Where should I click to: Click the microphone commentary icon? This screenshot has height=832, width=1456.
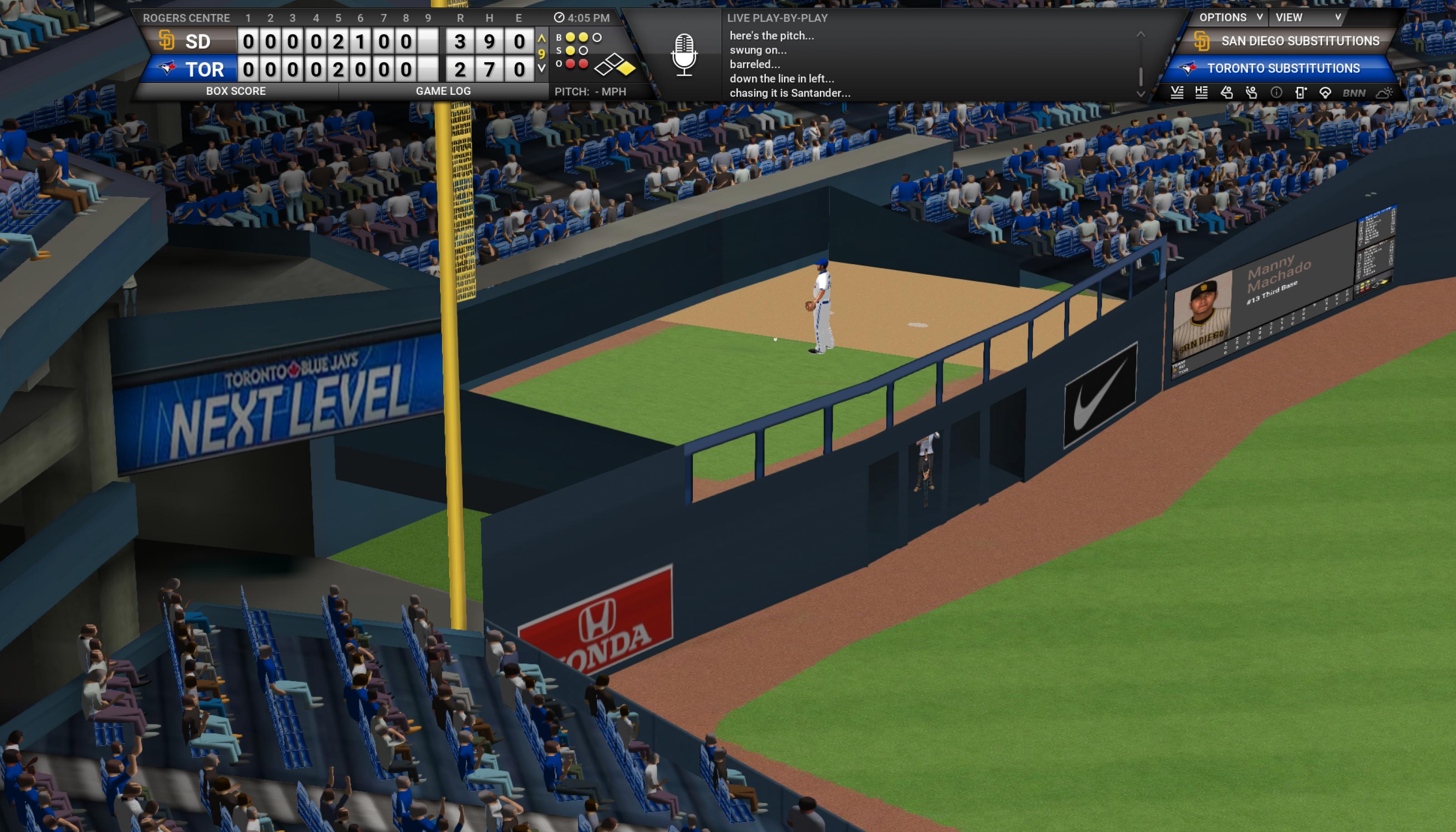pyautogui.click(x=684, y=55)
